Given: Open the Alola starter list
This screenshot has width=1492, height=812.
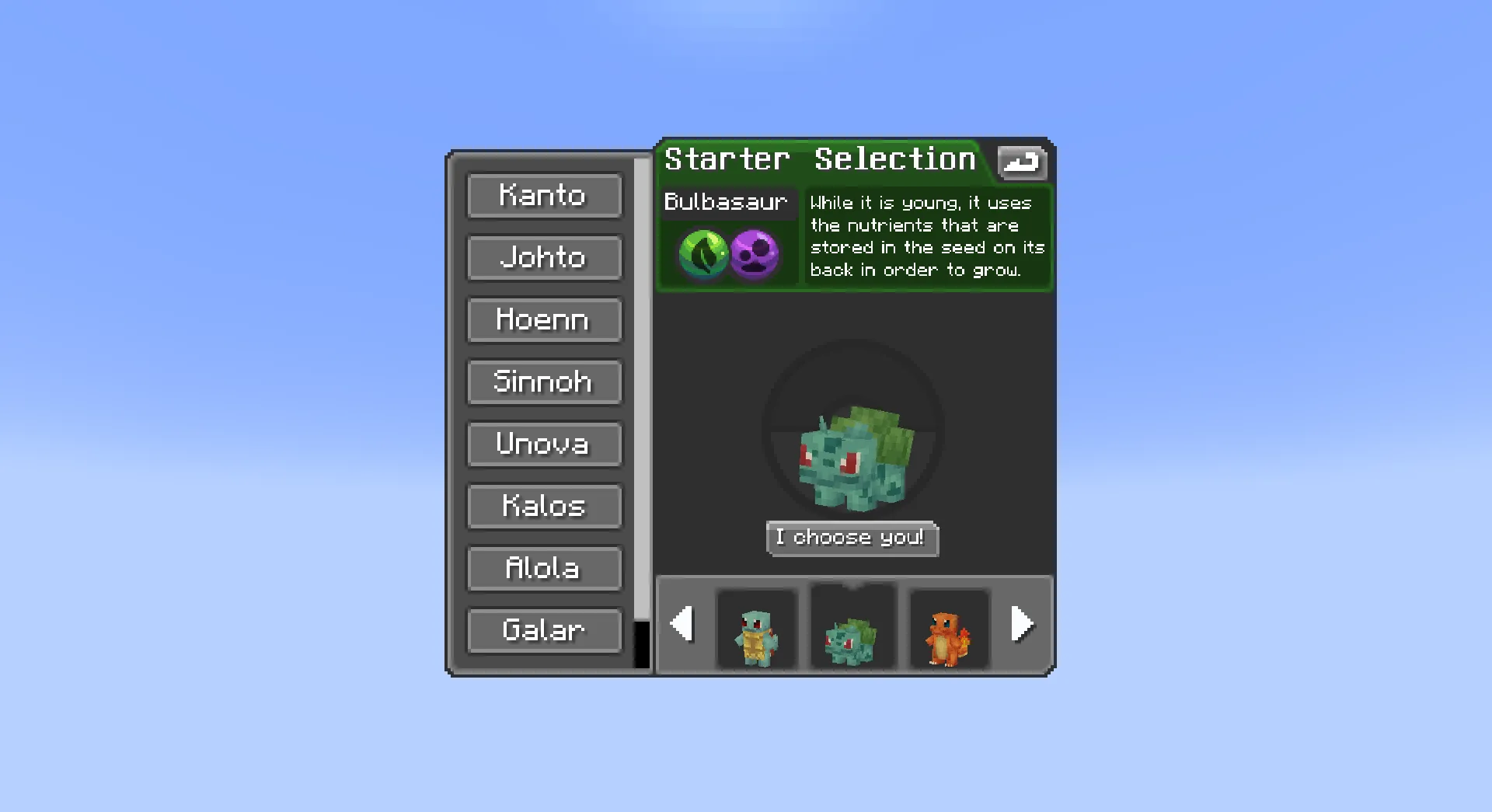Looking at the screenshot, I should (x=544, y=569).
